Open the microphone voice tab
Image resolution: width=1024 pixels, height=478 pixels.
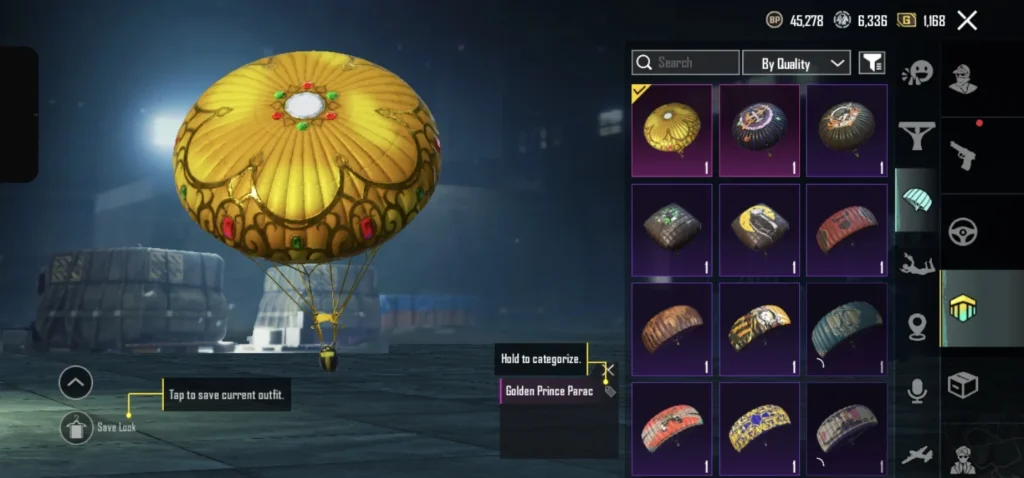point(916,391)
